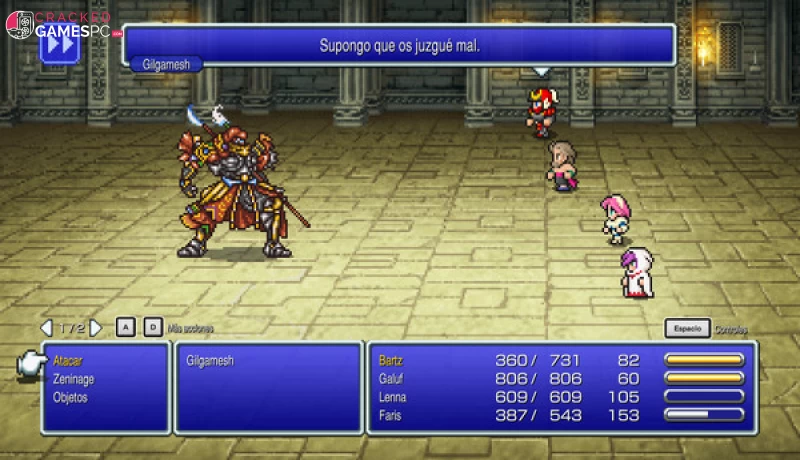800x460 pixels.
Task: Go to next command page arrow
Action: (x=96, y=328)
